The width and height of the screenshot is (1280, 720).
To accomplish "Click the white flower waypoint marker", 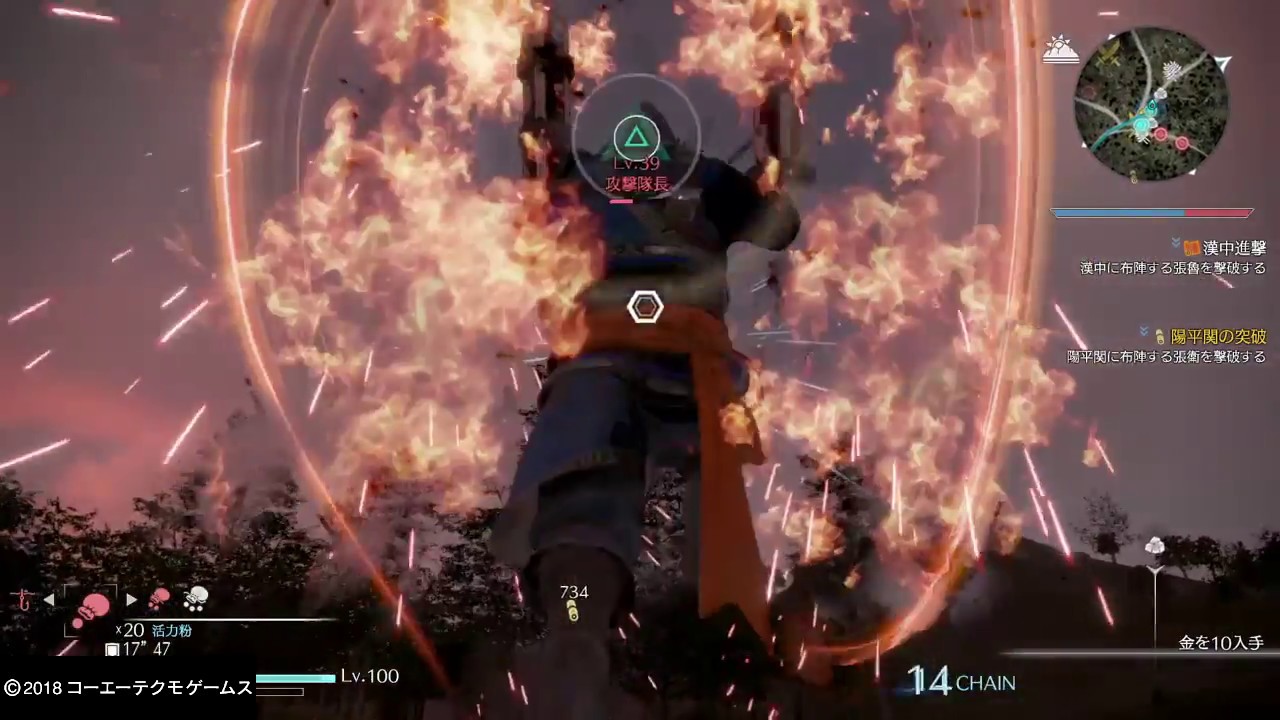I will pyautogui.click(x=1155, y=547).
